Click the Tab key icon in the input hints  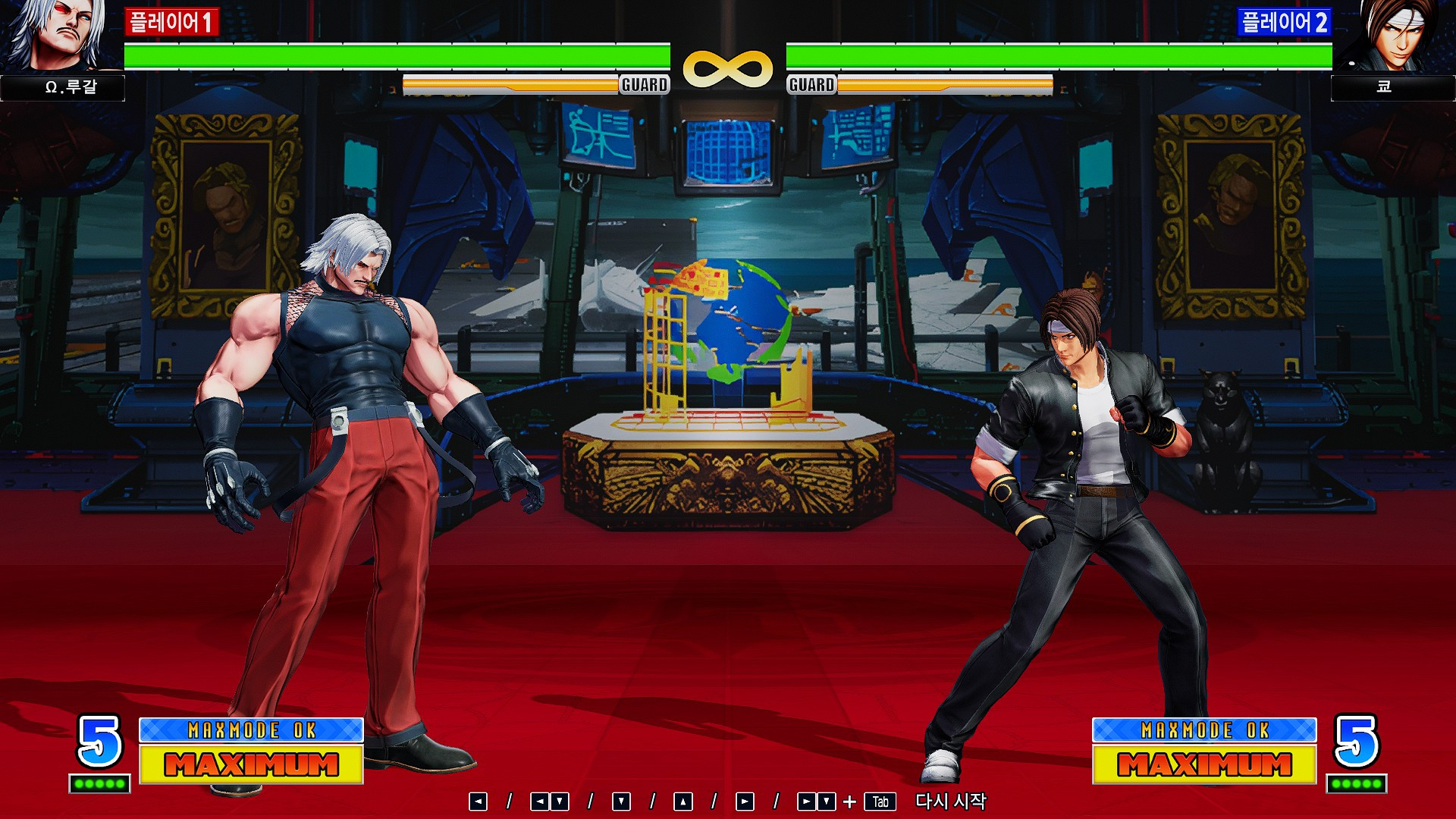(882, 801)
